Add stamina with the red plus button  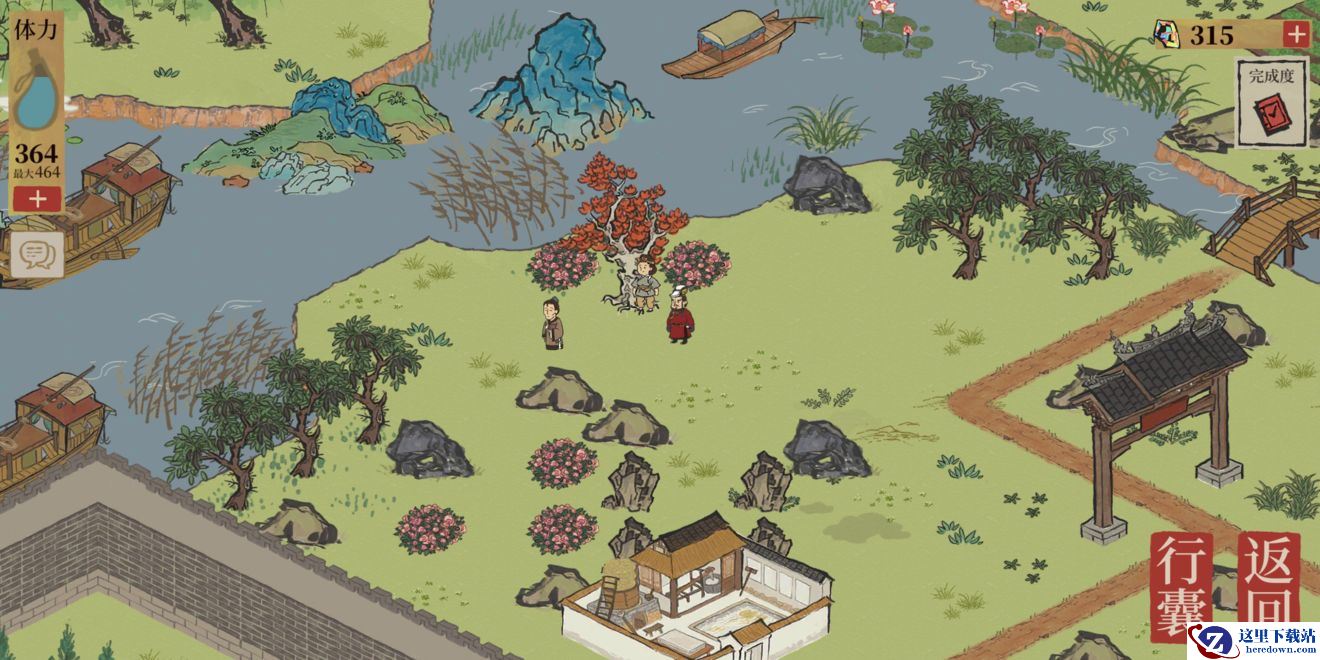(38, 198)
